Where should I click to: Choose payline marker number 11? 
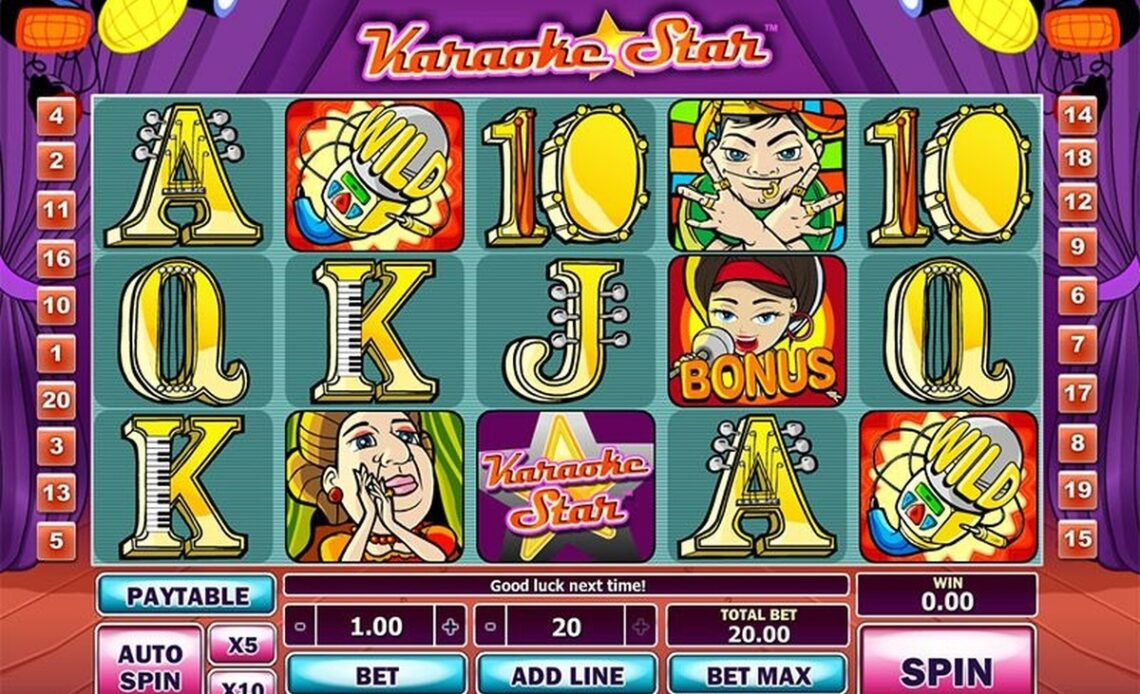click(x=56, y=210)
